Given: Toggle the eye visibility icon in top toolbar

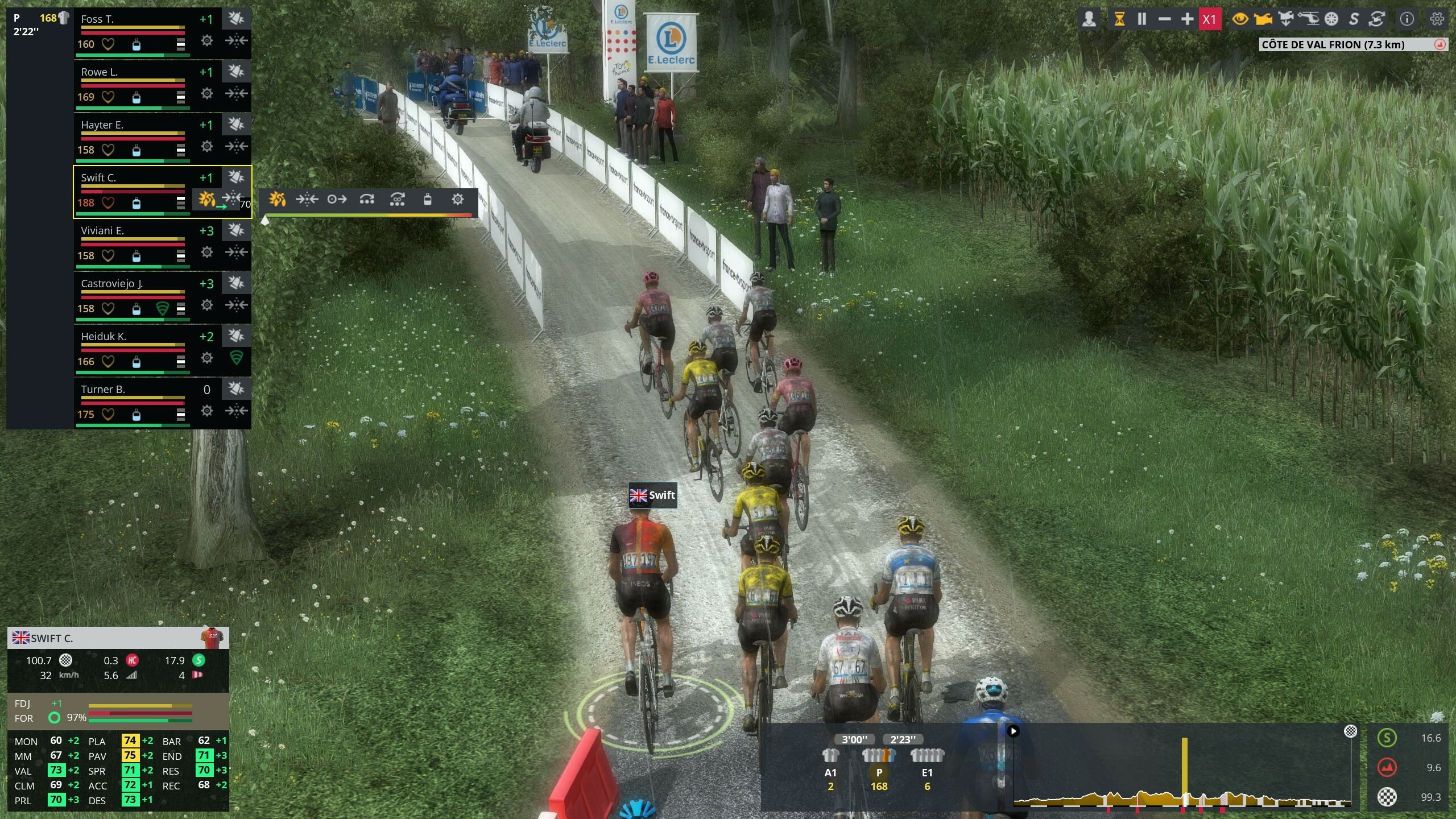Looking at the screenshot, I should [1240, 19].
